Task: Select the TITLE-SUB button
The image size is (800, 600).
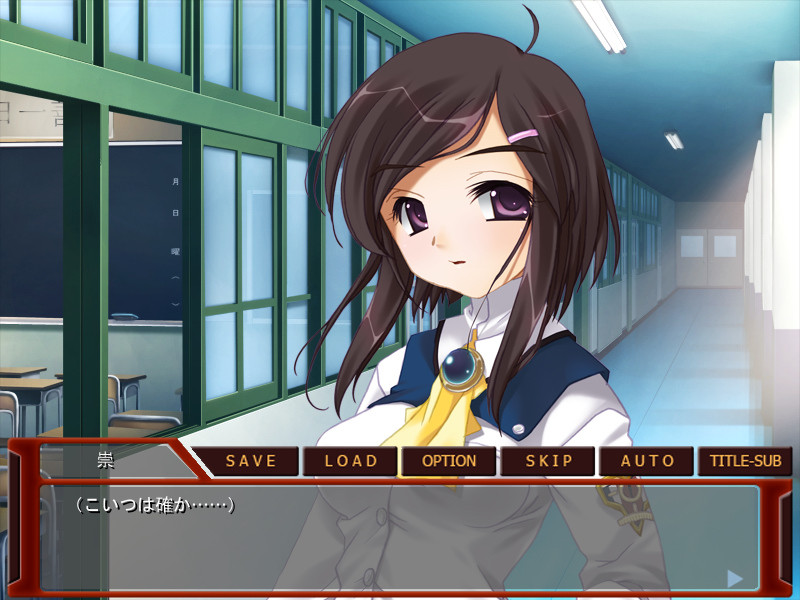Action: point(745,461)
